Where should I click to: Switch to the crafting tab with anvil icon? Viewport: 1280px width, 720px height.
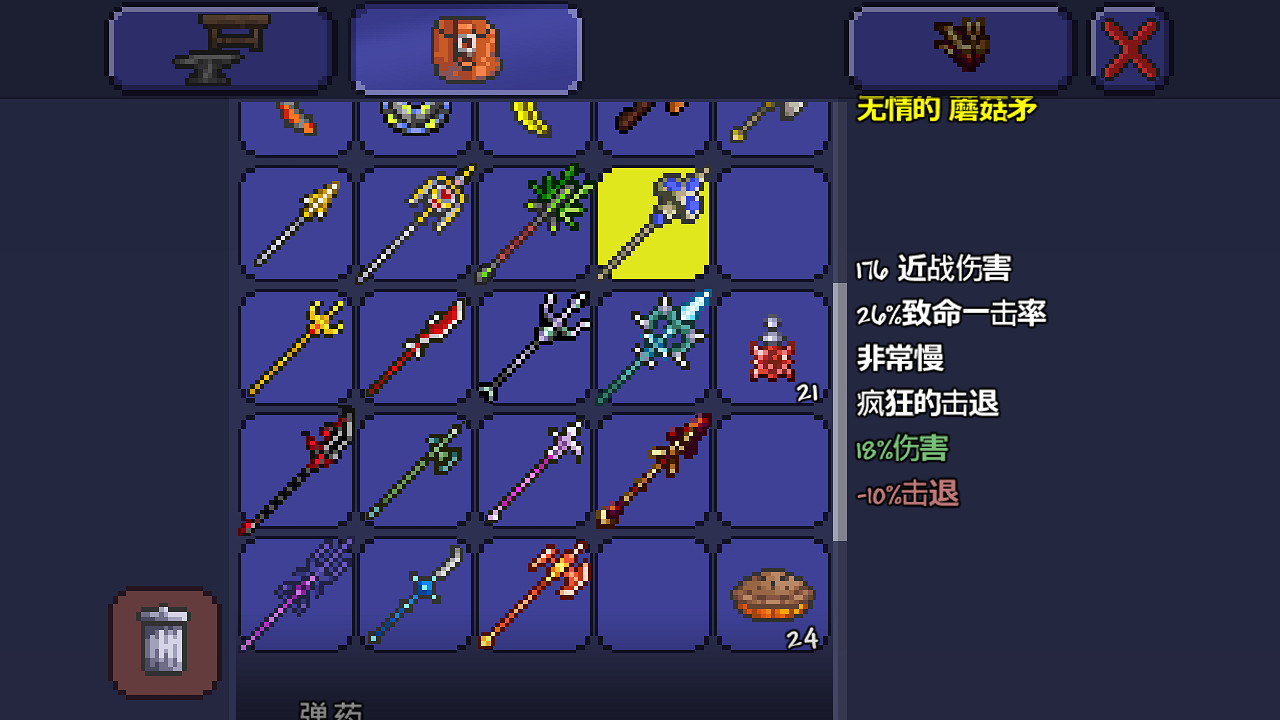coord(220,47)
